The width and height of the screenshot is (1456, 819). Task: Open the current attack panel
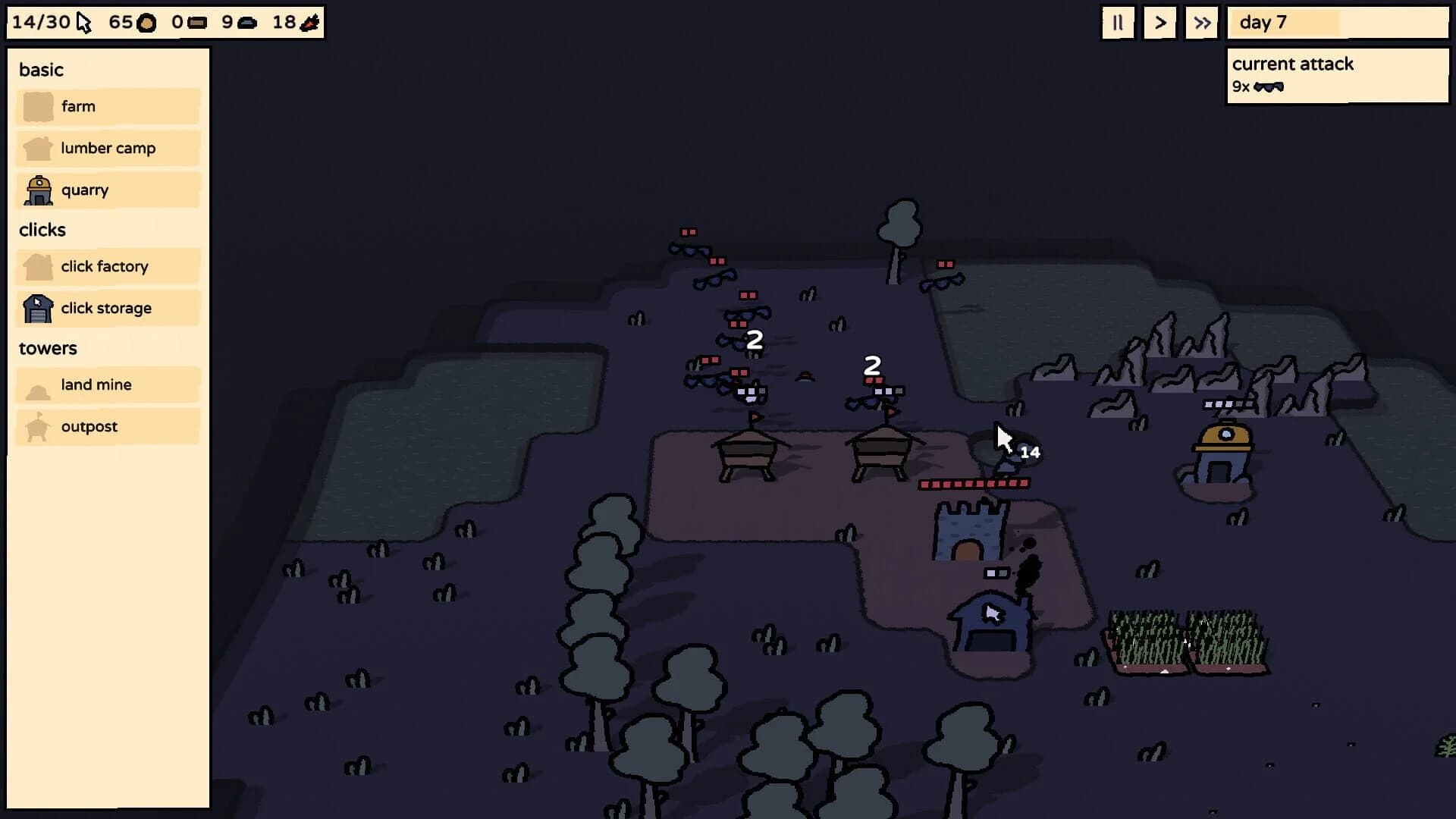[x=1337, y=74]
